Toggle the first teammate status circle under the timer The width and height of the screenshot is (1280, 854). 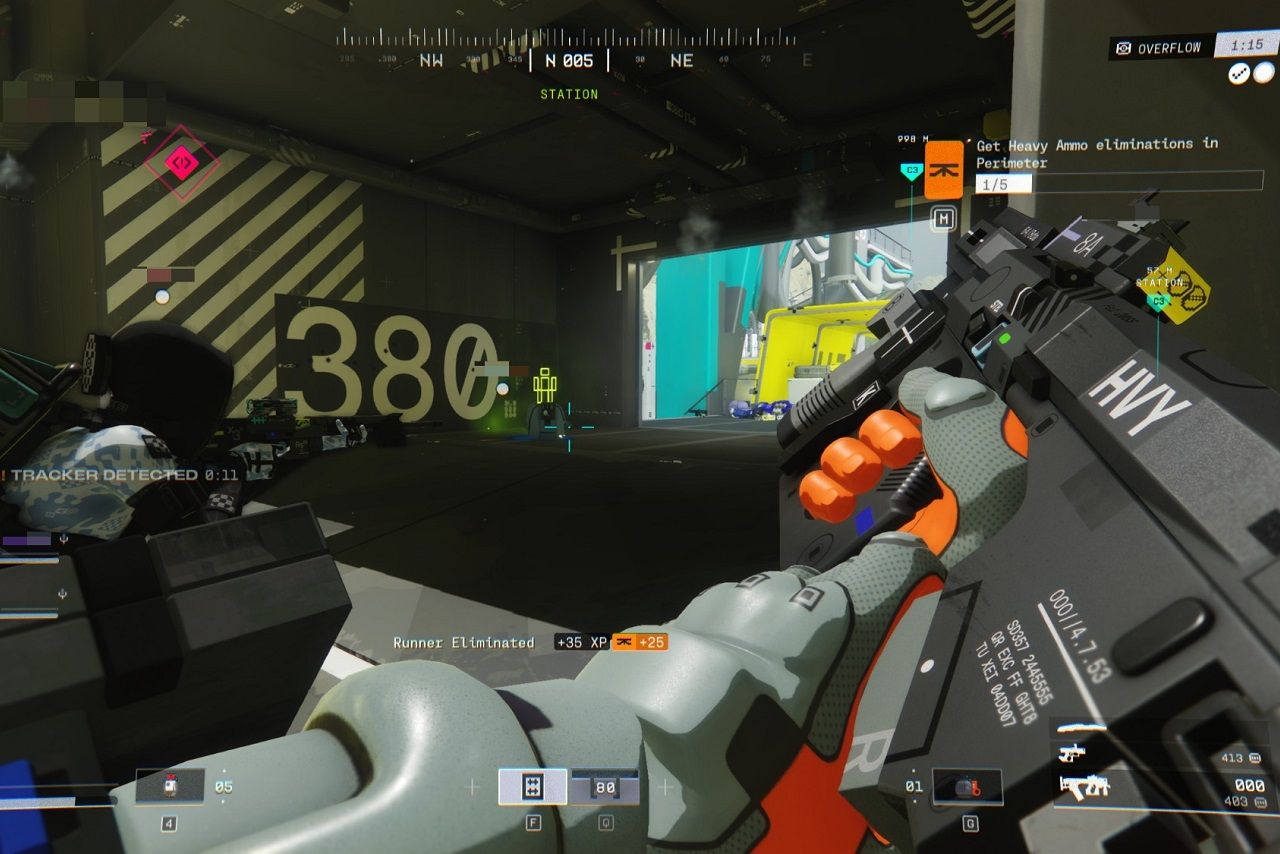pyautogui.click(x=1237, y=74)
